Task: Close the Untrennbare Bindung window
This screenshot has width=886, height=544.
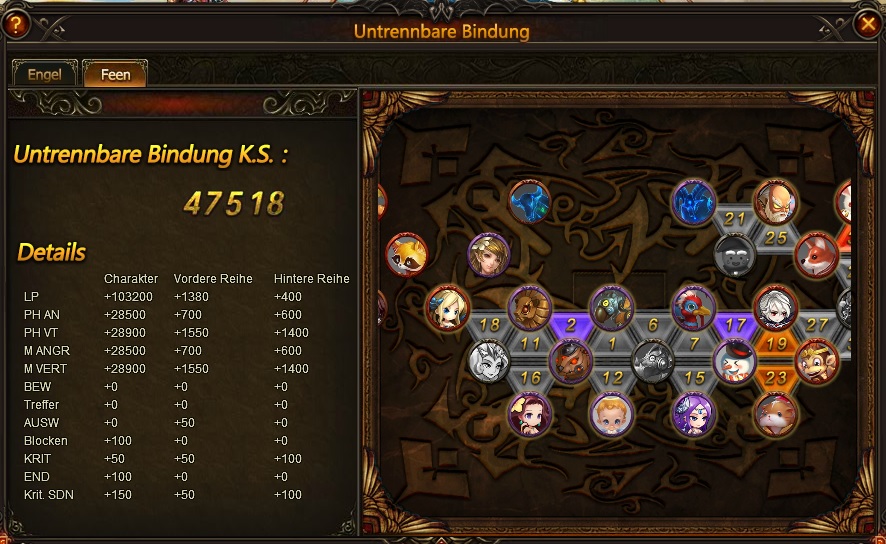Action: (x=868, y=23)
